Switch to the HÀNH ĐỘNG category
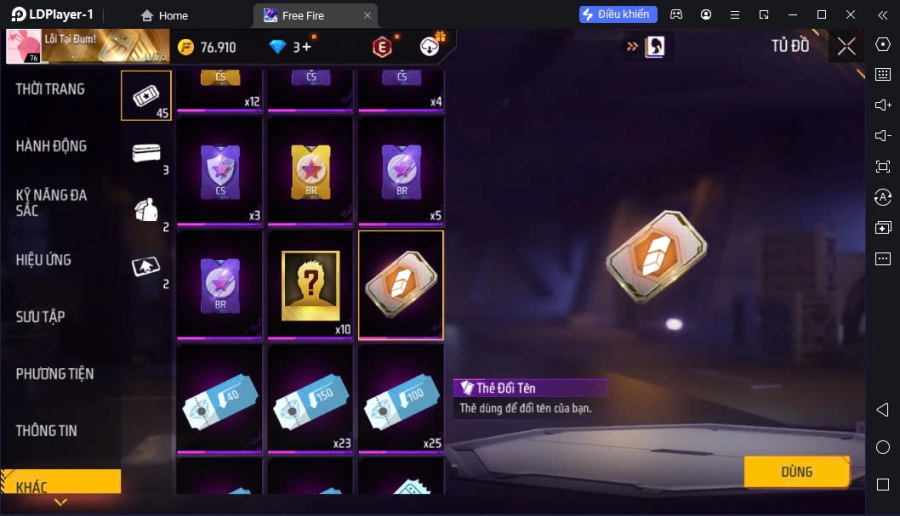Screen dimensions: 900x516 click(51, 146)
